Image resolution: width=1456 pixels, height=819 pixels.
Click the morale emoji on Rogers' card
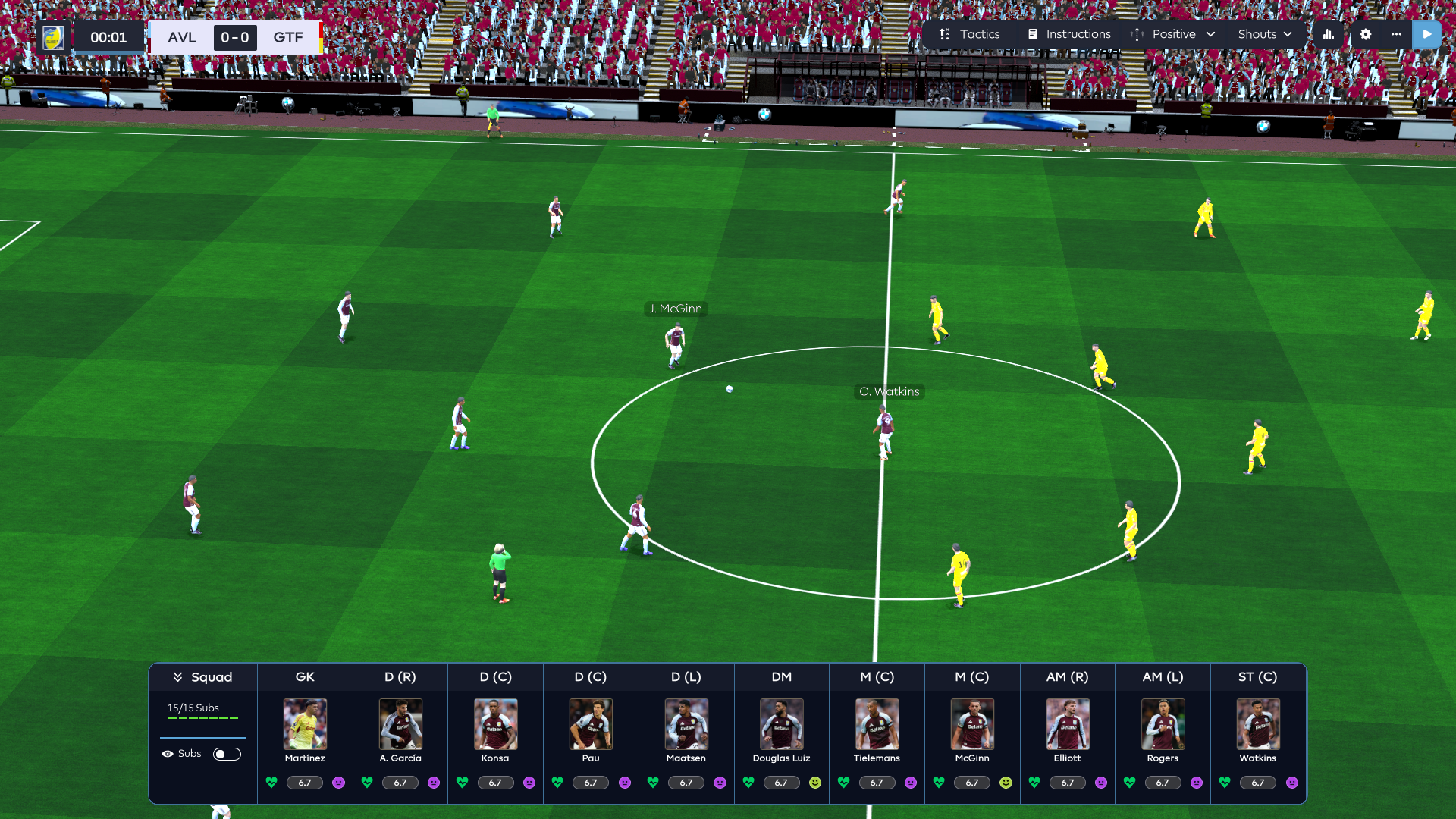(x=1195, y=783)
